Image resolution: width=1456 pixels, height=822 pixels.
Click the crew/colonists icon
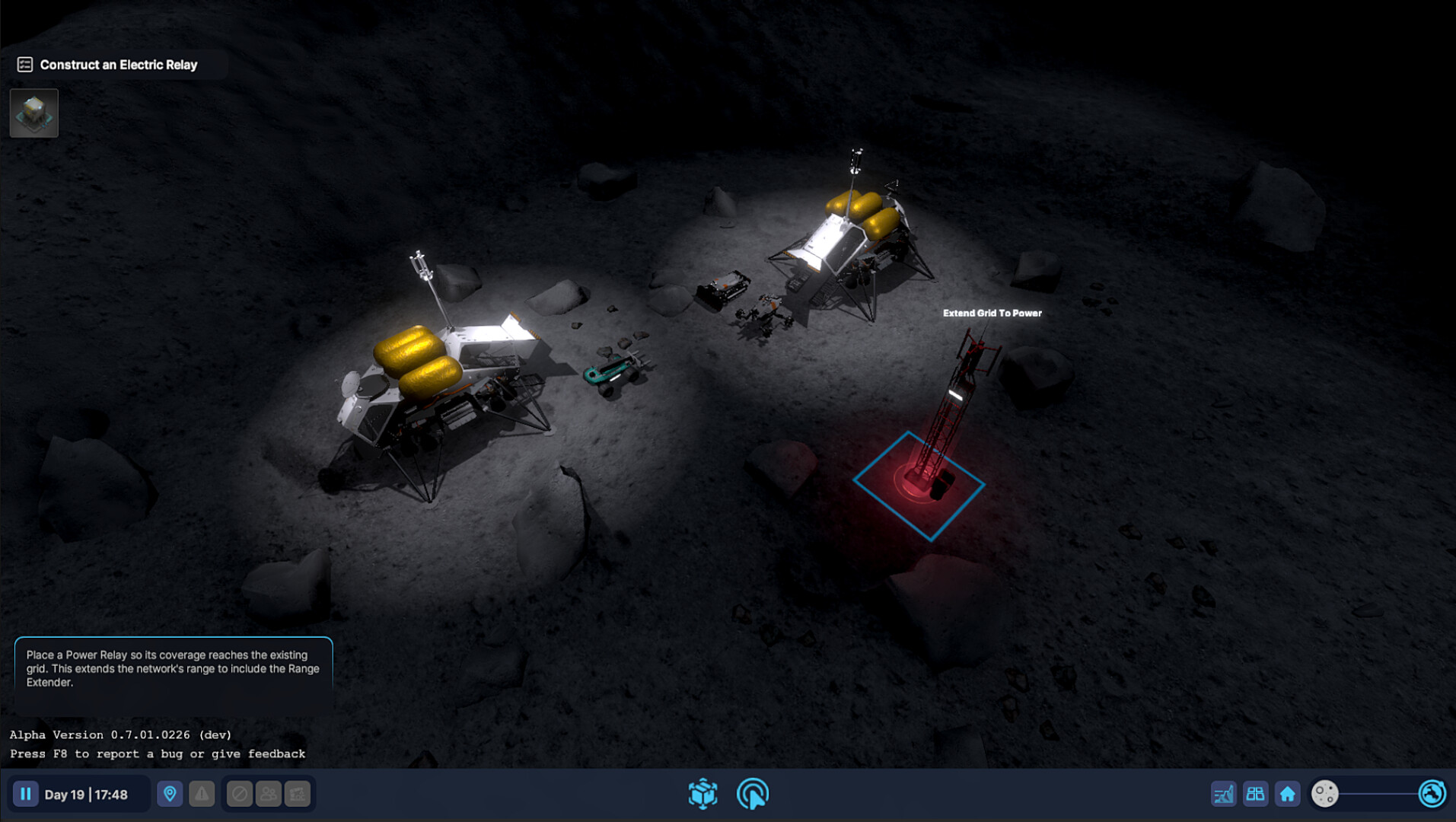coord(268,793)
